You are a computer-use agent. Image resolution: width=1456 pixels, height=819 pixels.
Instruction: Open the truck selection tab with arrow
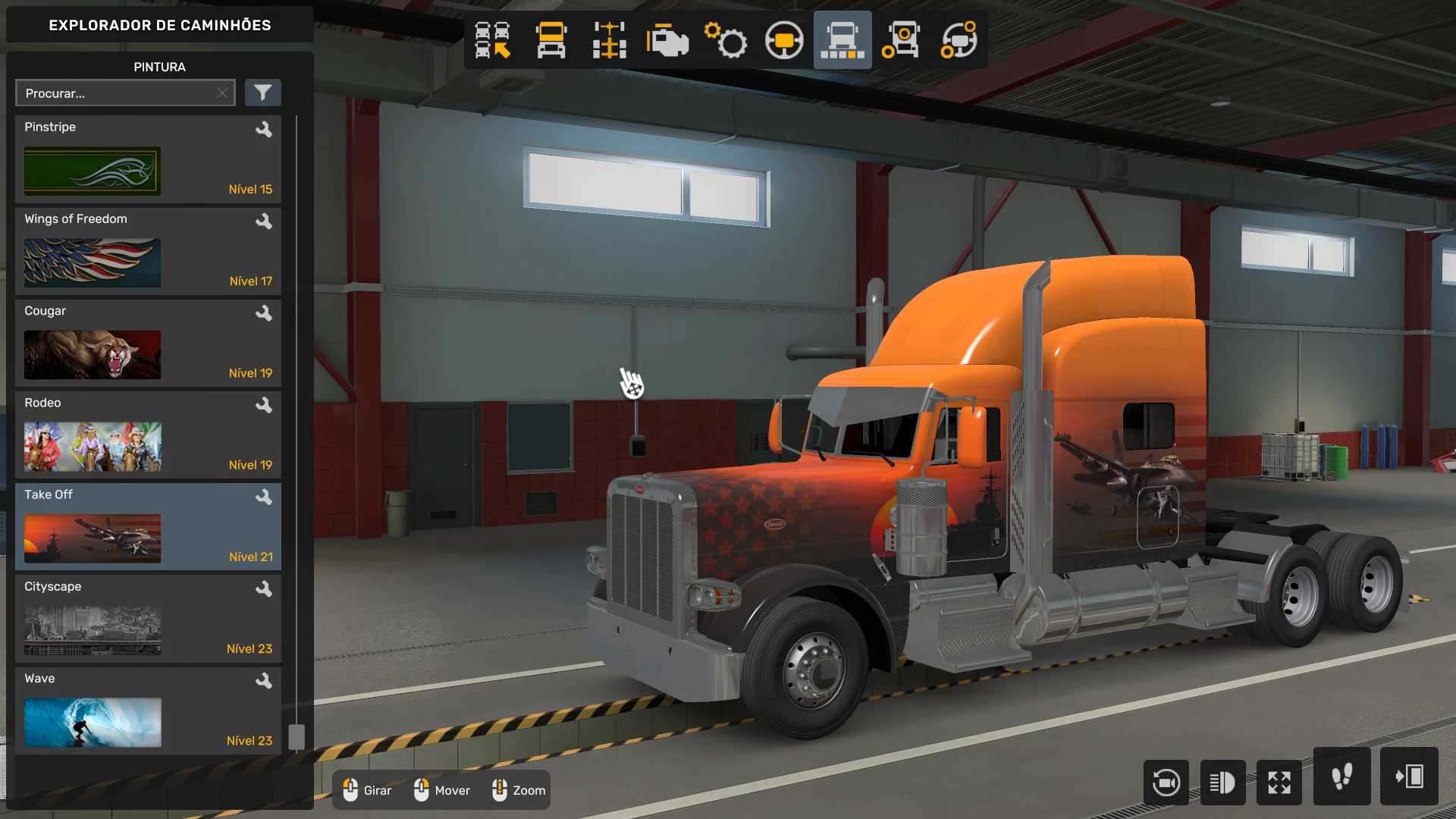[x=492, y=40]
